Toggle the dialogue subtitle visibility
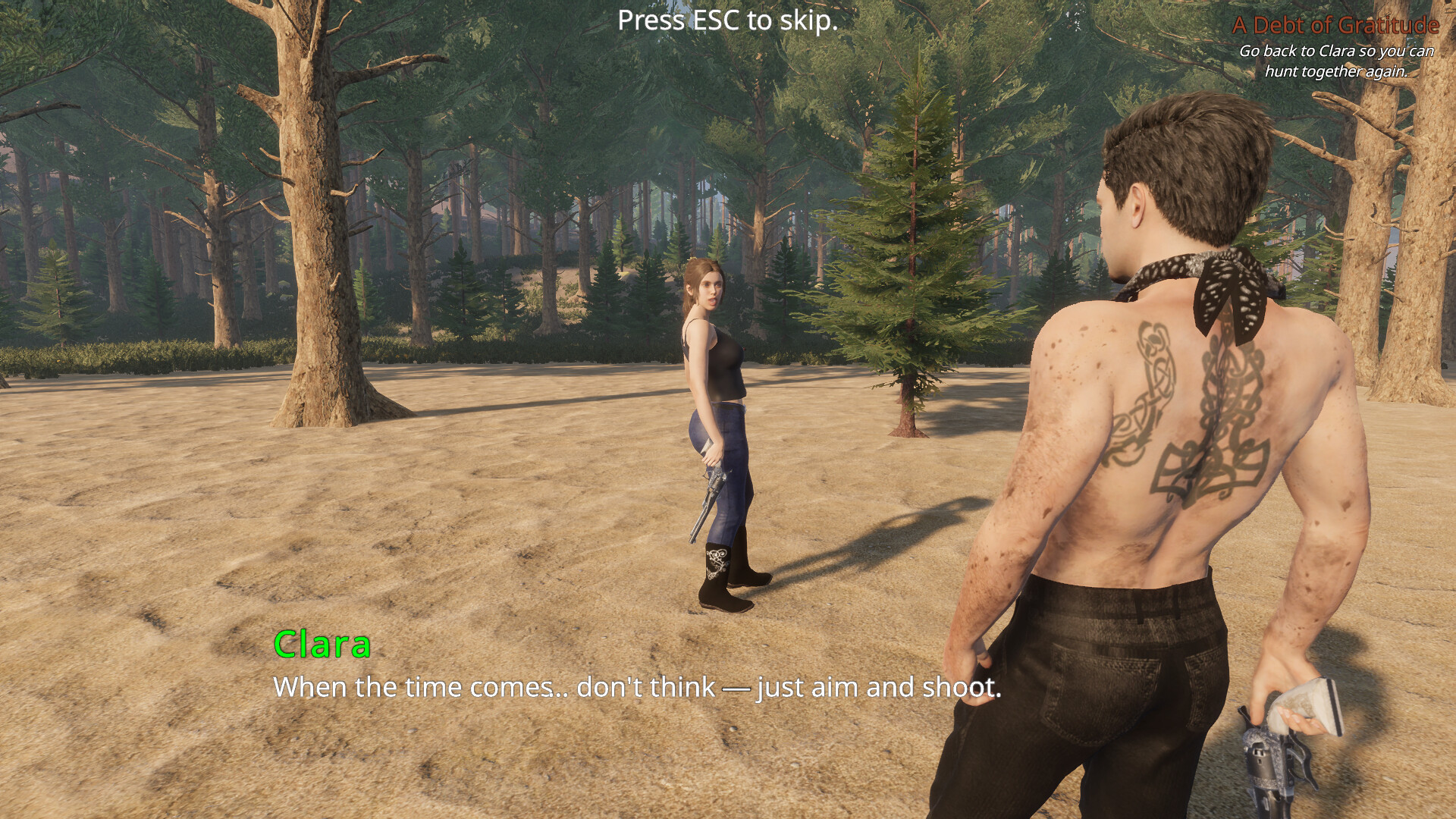Screen dimensions: 1456x819 point(637,687)
